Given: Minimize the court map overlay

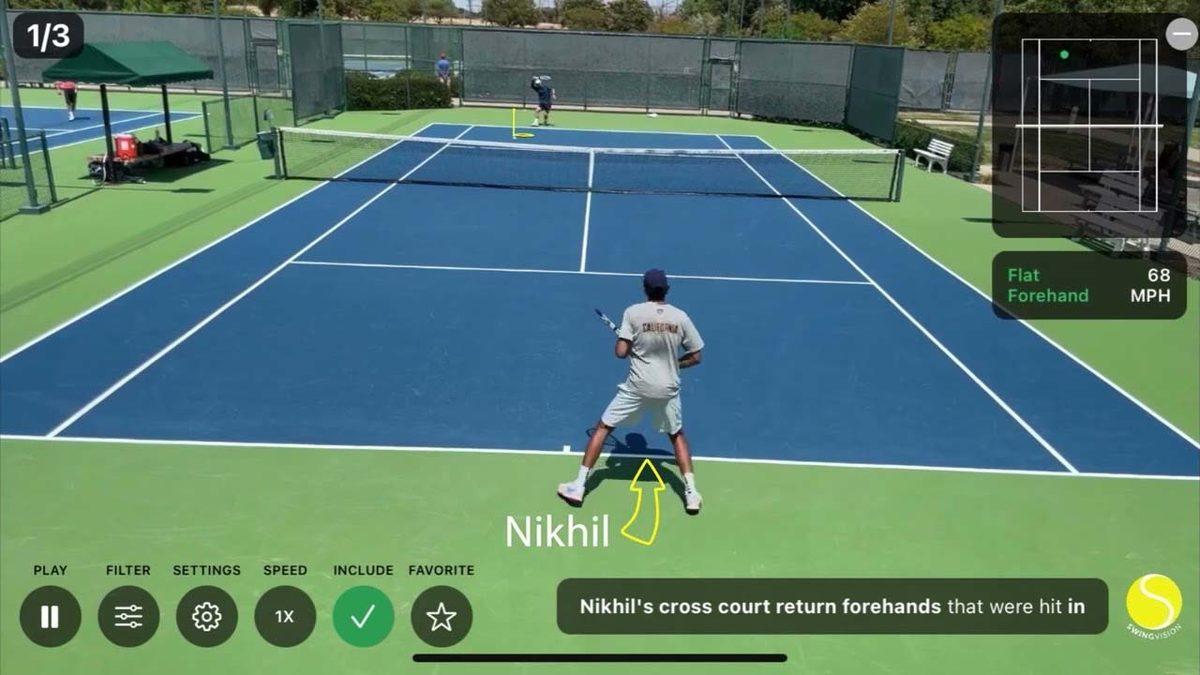Looking at the screenshot, I should pos(1181,33).
